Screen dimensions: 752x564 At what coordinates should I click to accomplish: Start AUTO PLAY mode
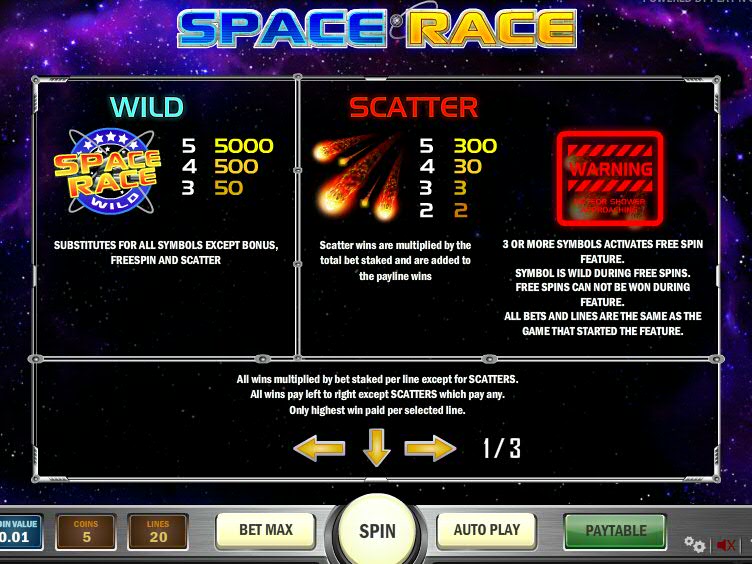[x=486, y=530]
